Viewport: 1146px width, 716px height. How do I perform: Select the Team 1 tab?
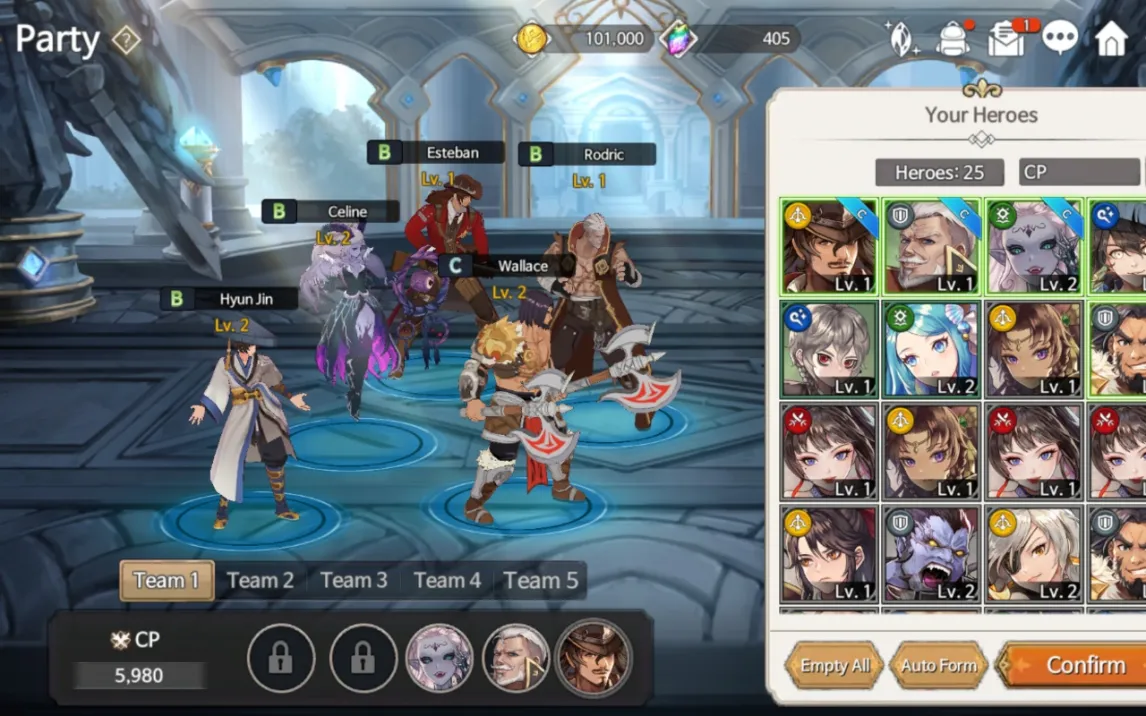tap(166, 580)
